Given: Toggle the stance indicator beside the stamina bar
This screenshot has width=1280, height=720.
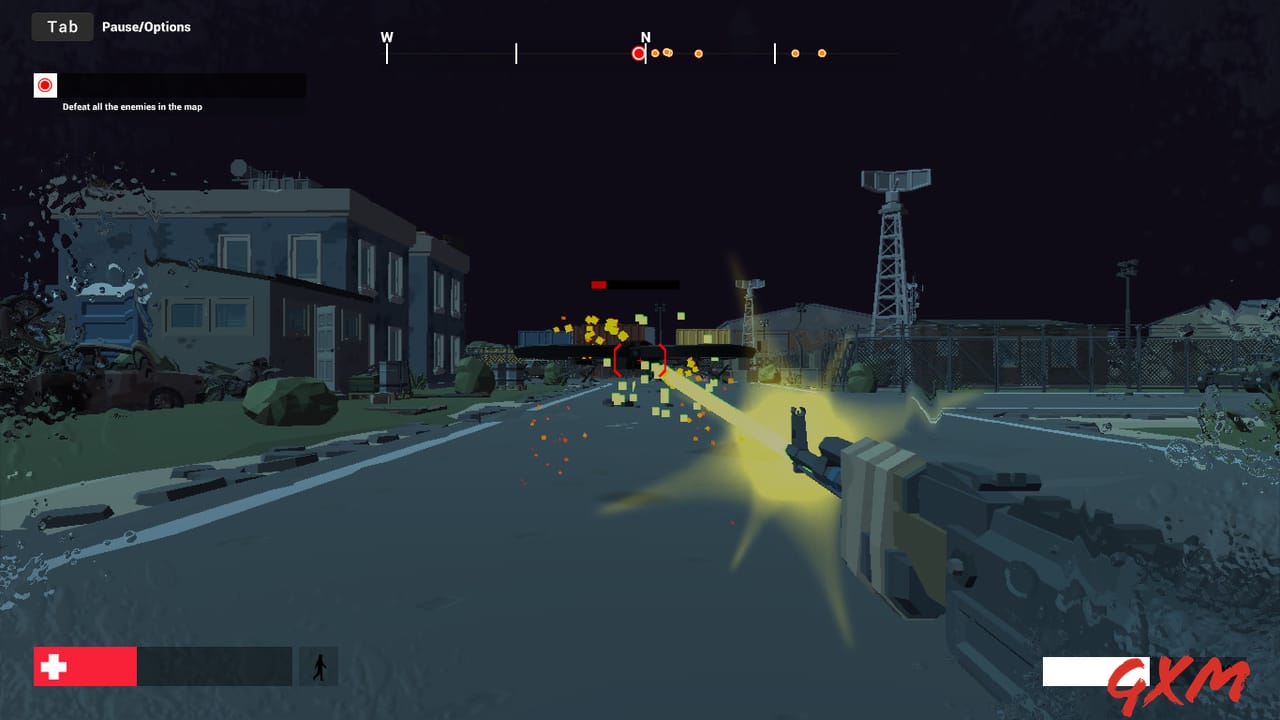Looking at the screenshot, I should [318, 665].
